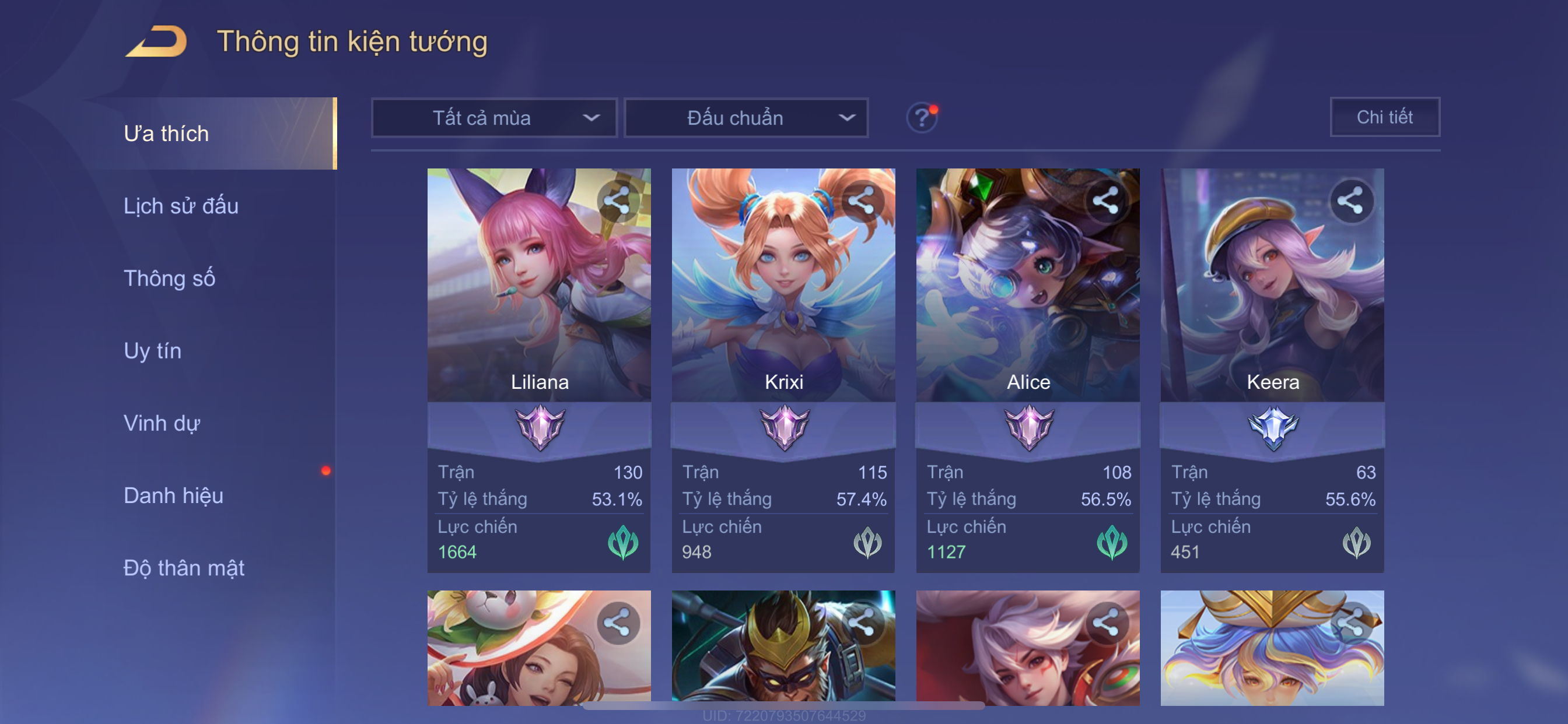This screenshot has height=724, width=1568.
Task: Tap the share icon on Keera
Action: [x=1350, y=201]
